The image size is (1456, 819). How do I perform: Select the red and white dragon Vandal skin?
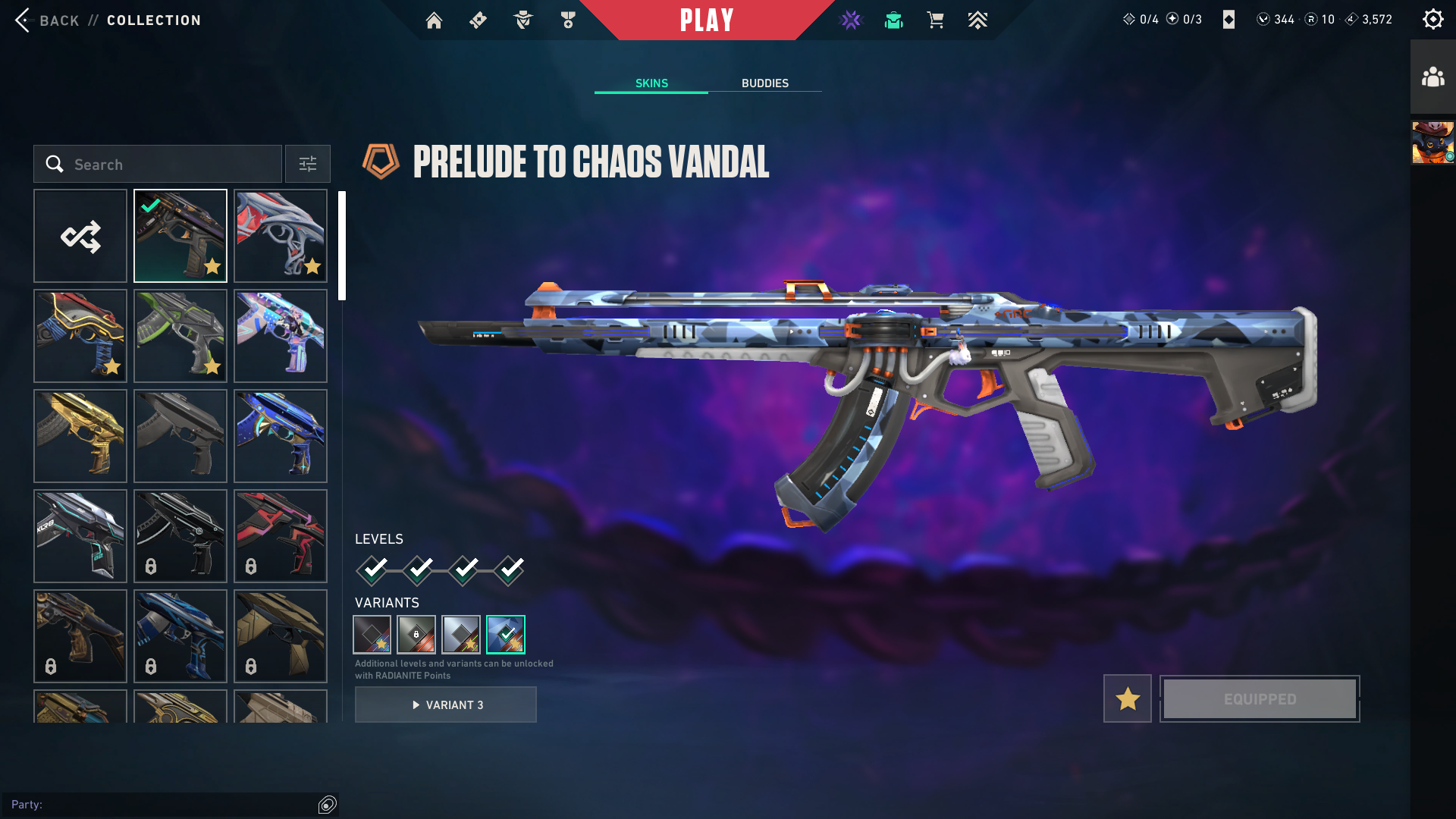click(x=281, y=237)
